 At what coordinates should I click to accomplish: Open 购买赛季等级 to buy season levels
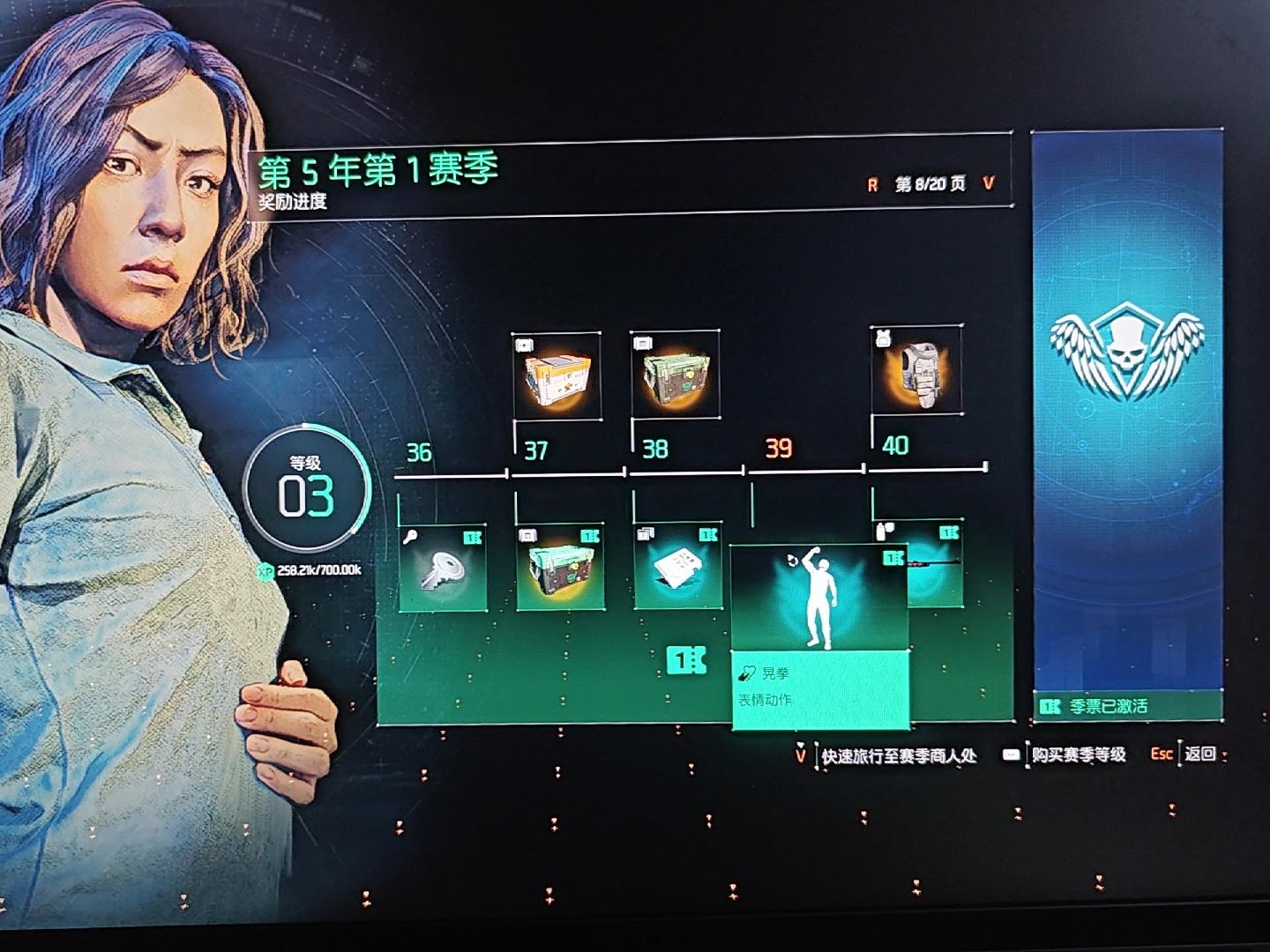pyautogui.click(x=1078, y=755)
